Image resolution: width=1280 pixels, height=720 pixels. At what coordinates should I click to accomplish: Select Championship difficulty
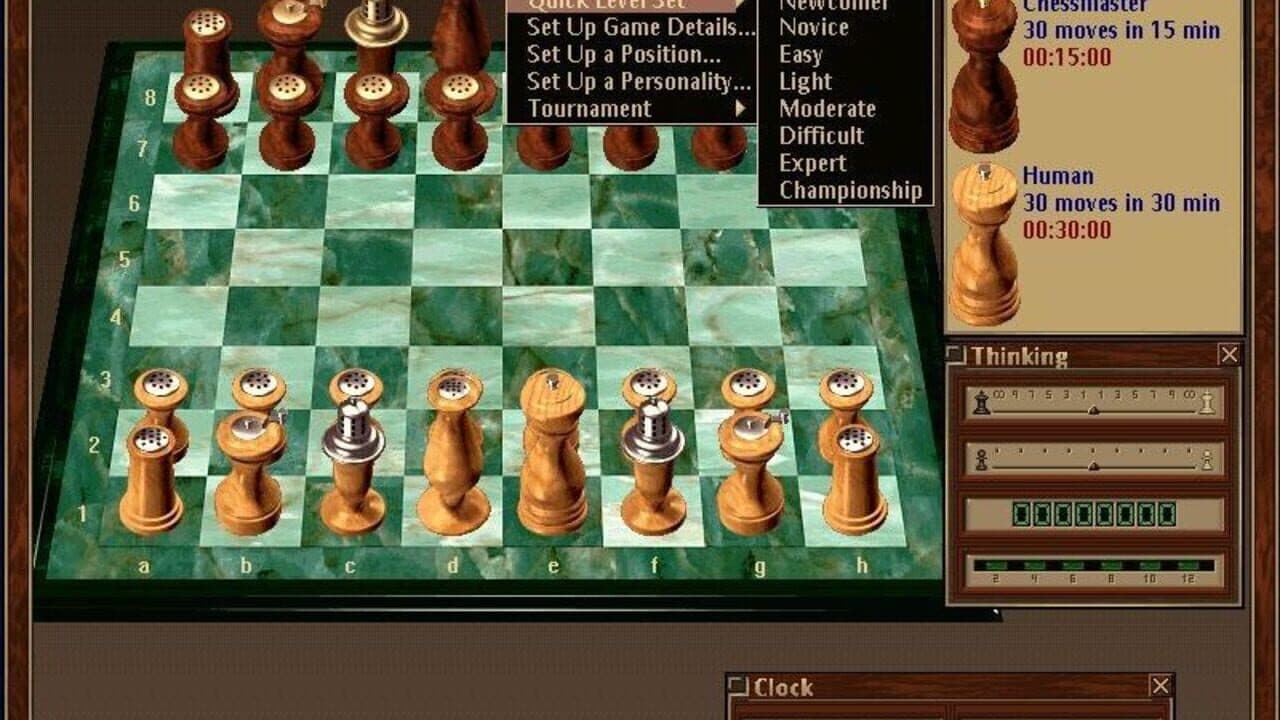pos(851,190)
